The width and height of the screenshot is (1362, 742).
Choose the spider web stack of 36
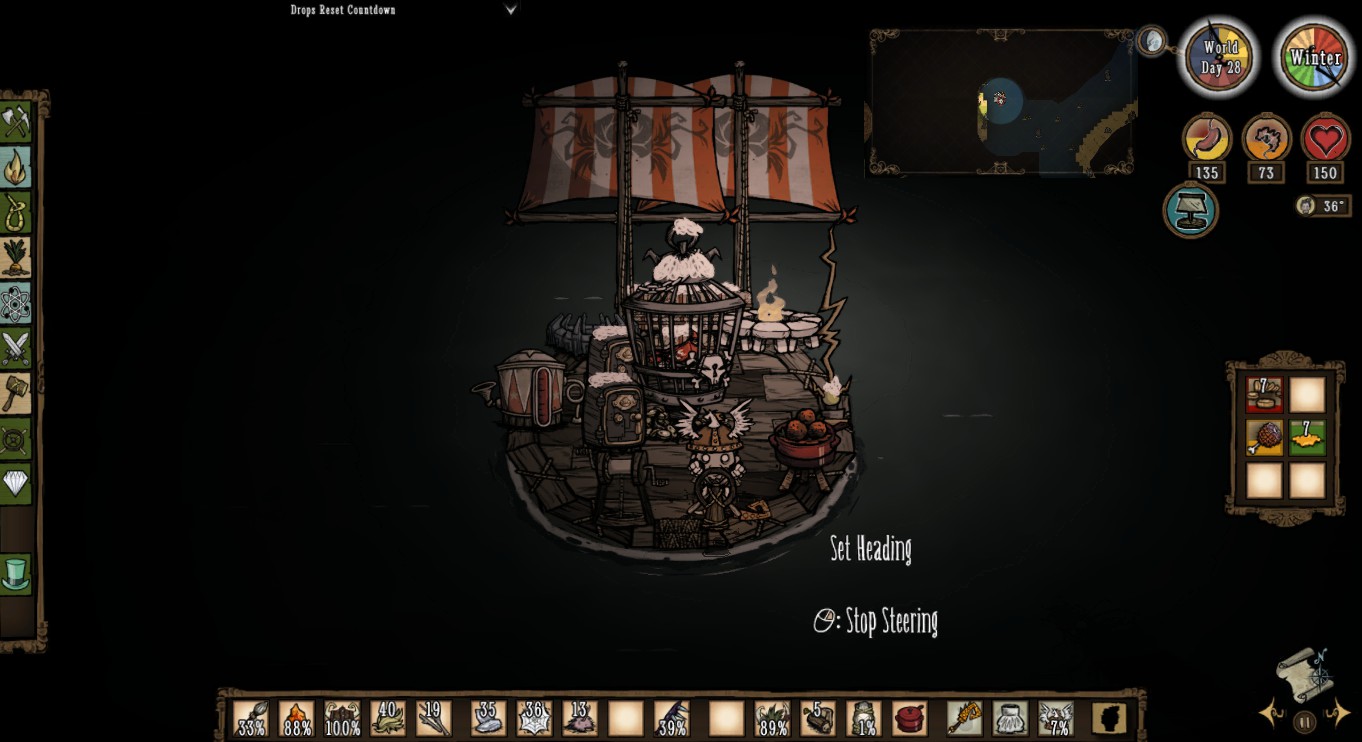(x=533, y=718)
